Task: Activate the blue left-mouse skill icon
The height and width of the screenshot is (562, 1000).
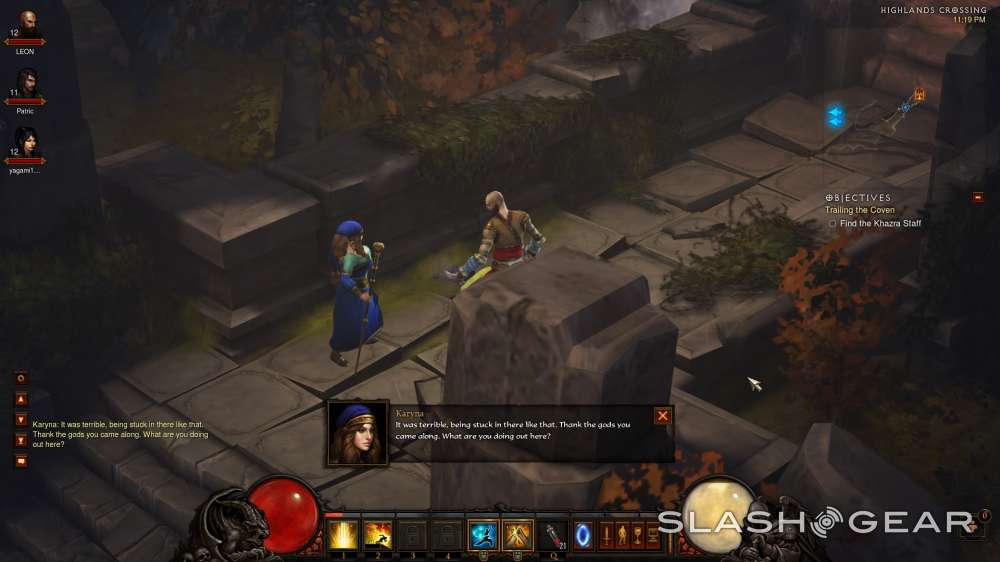Action: [483, 536]
